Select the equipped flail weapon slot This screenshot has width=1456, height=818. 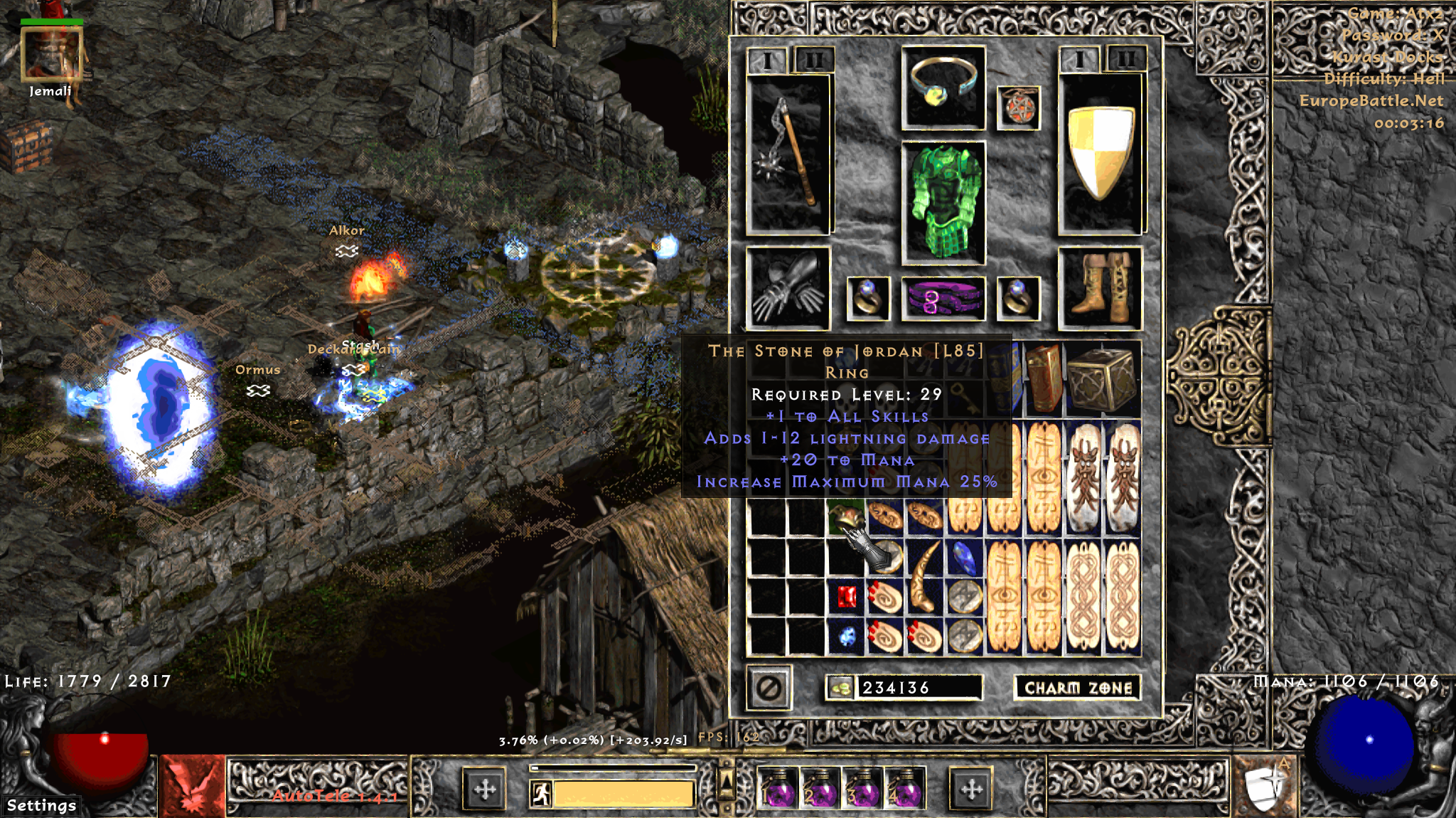coord(788,155)
